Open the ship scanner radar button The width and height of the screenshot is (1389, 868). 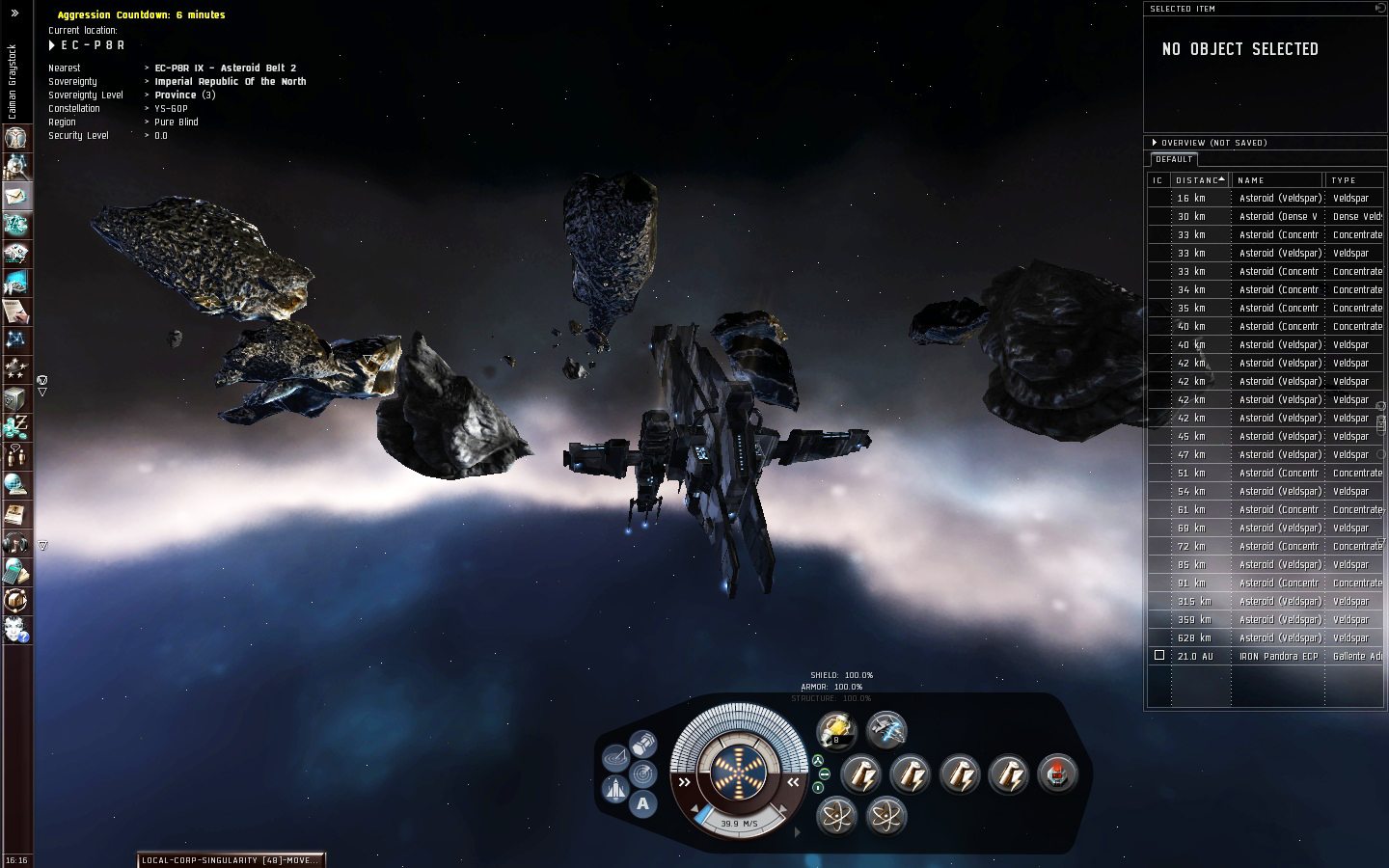(642, 773)
